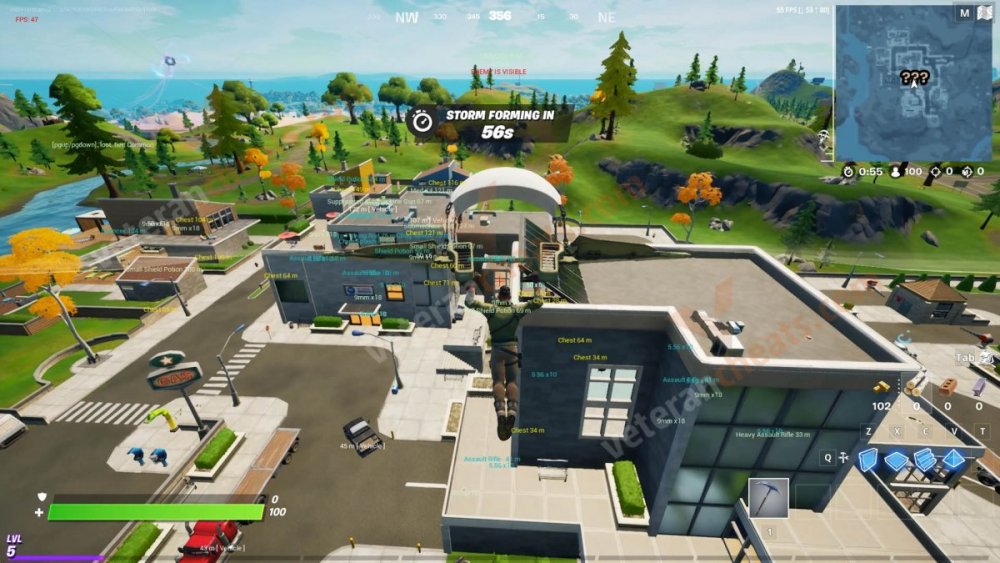
Task: Choose the wall building piece
Action: point(868,458)
